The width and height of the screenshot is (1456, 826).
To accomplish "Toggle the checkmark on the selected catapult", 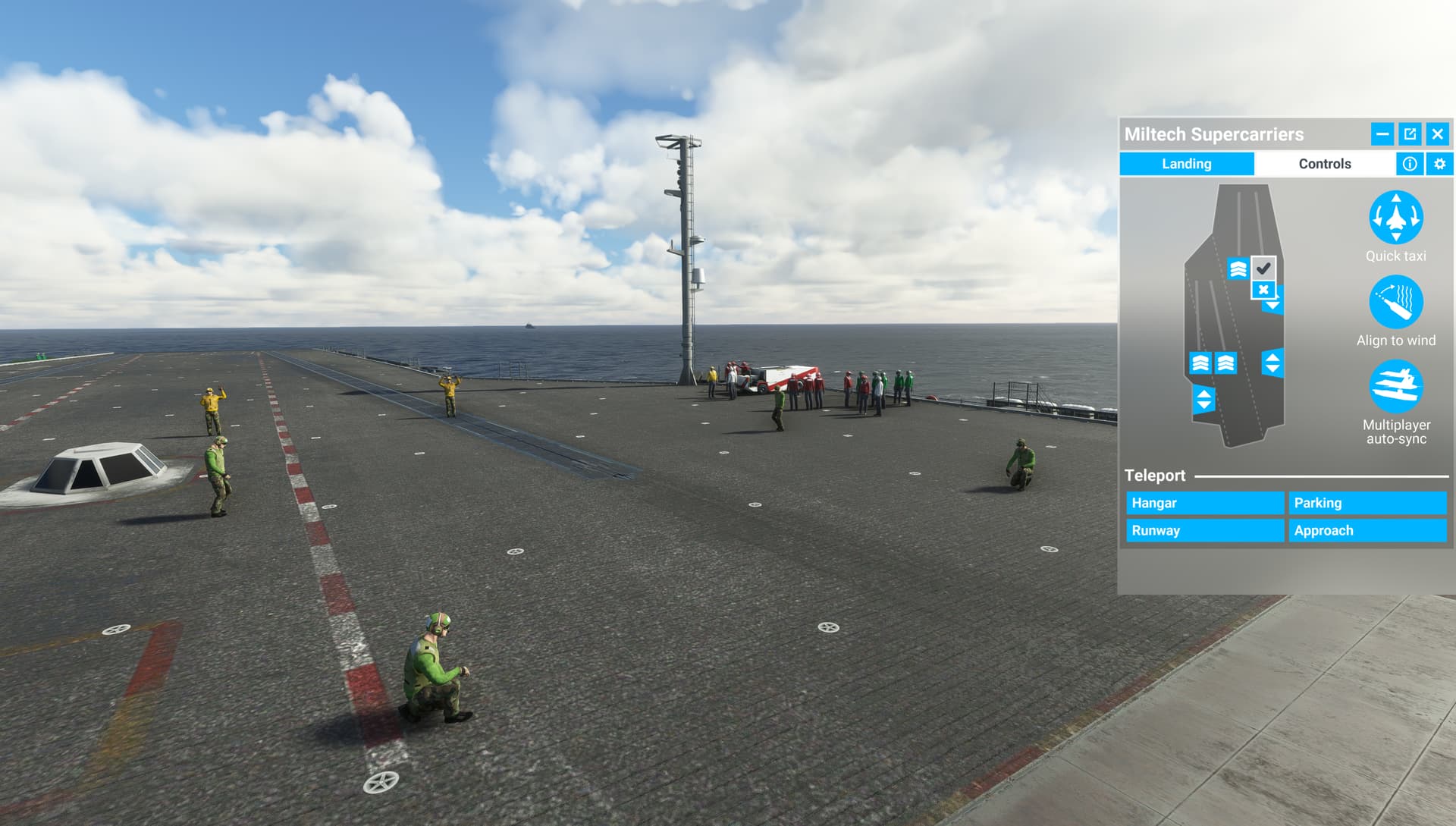I will [x=1262, y=267].
